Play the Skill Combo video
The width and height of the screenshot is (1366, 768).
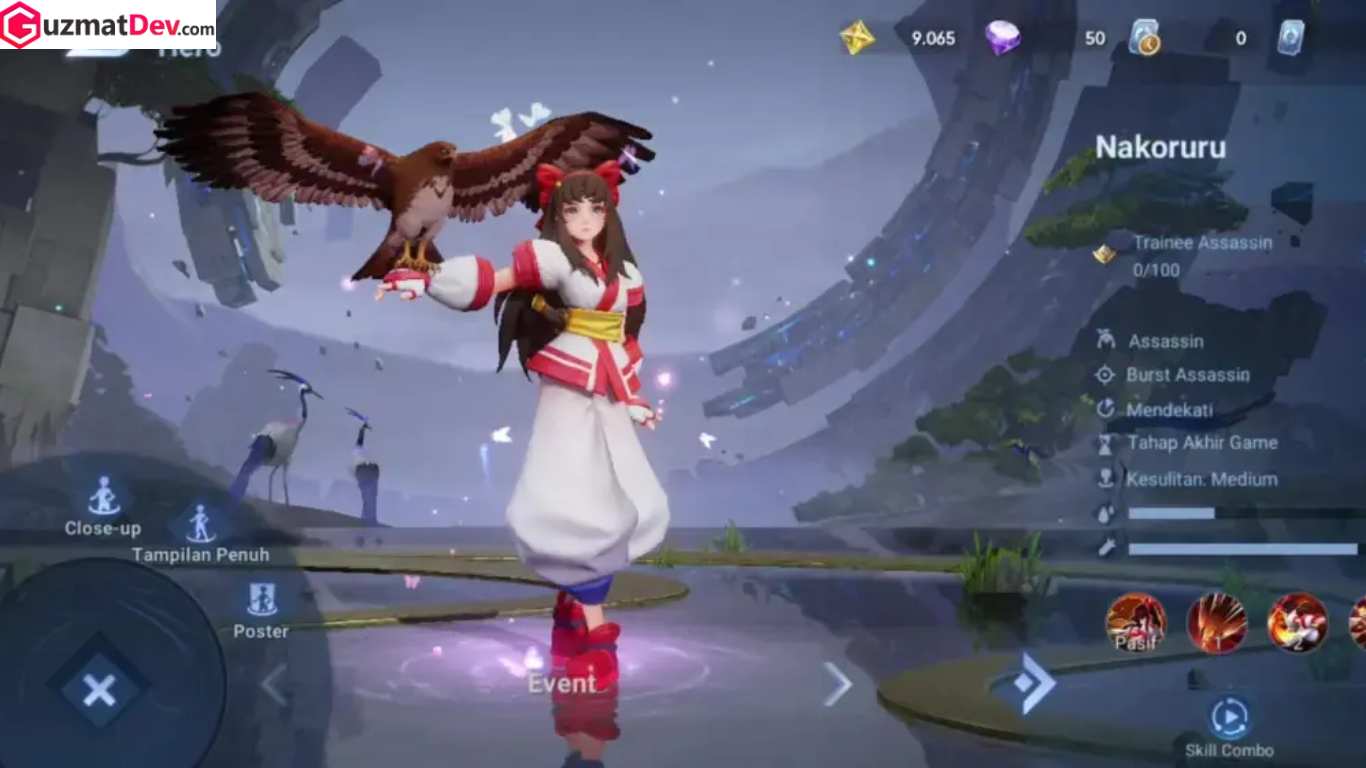(x=1229, y=718)
